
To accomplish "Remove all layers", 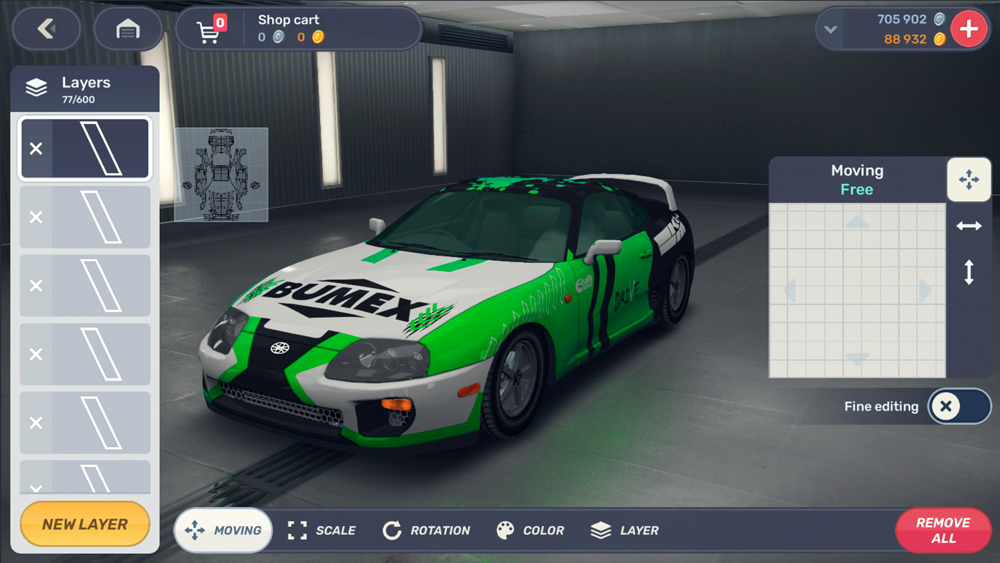I will click(942, 530).
